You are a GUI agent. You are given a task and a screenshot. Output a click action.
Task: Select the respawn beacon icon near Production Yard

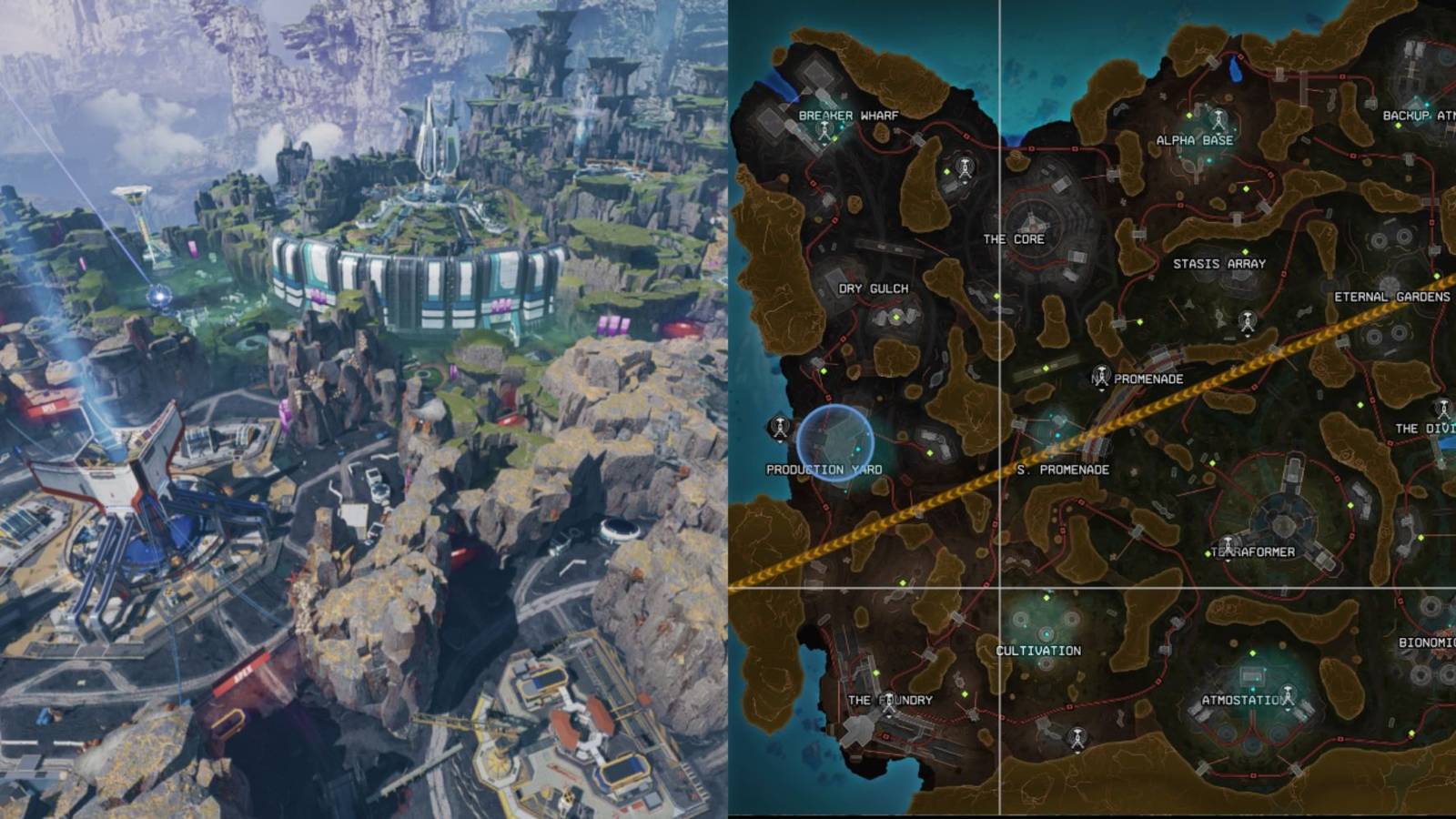[780, 428]
